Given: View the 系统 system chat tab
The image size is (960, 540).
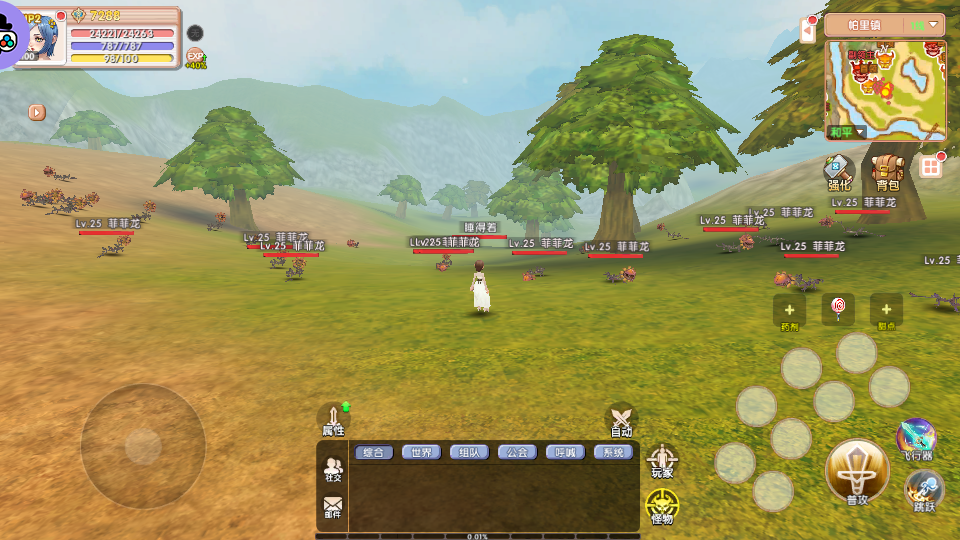Looking at the screenshot, I should click(613, 452).
